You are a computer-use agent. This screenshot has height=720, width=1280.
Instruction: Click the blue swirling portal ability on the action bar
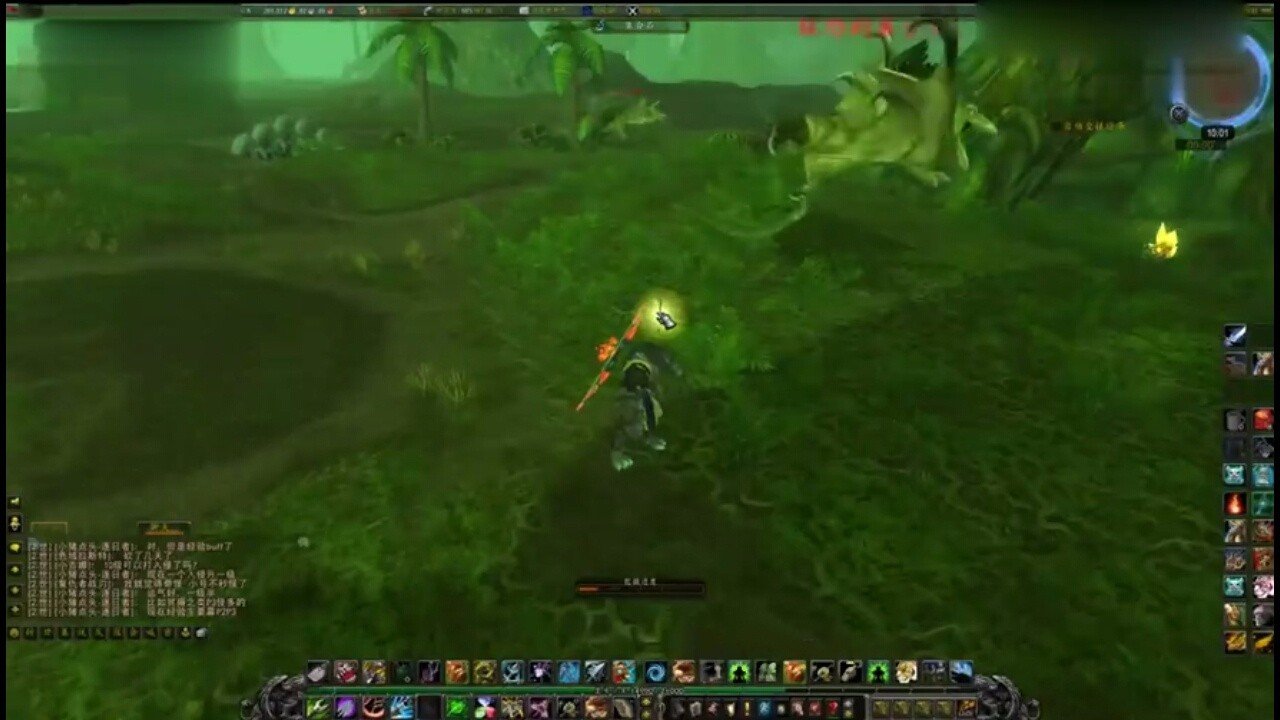pyautogui.click(x=654, y=672)
